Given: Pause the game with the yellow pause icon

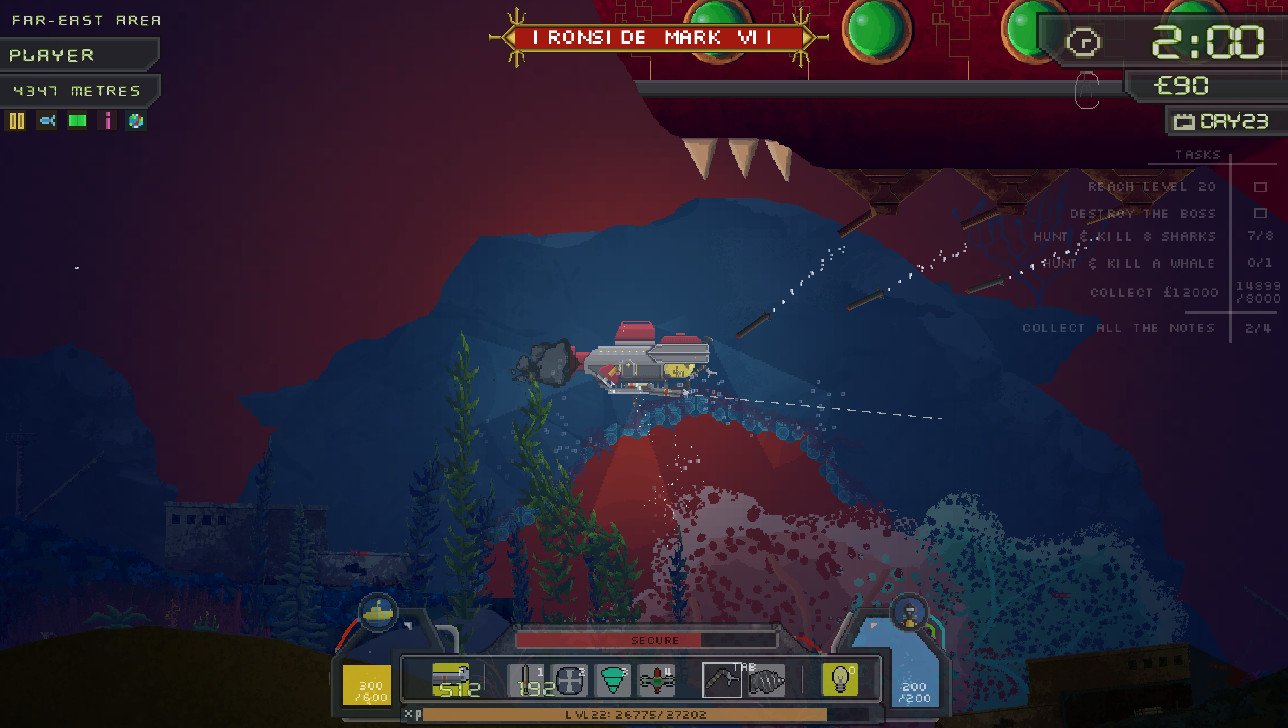Looking at the screenshot, I should click(16, 121).
